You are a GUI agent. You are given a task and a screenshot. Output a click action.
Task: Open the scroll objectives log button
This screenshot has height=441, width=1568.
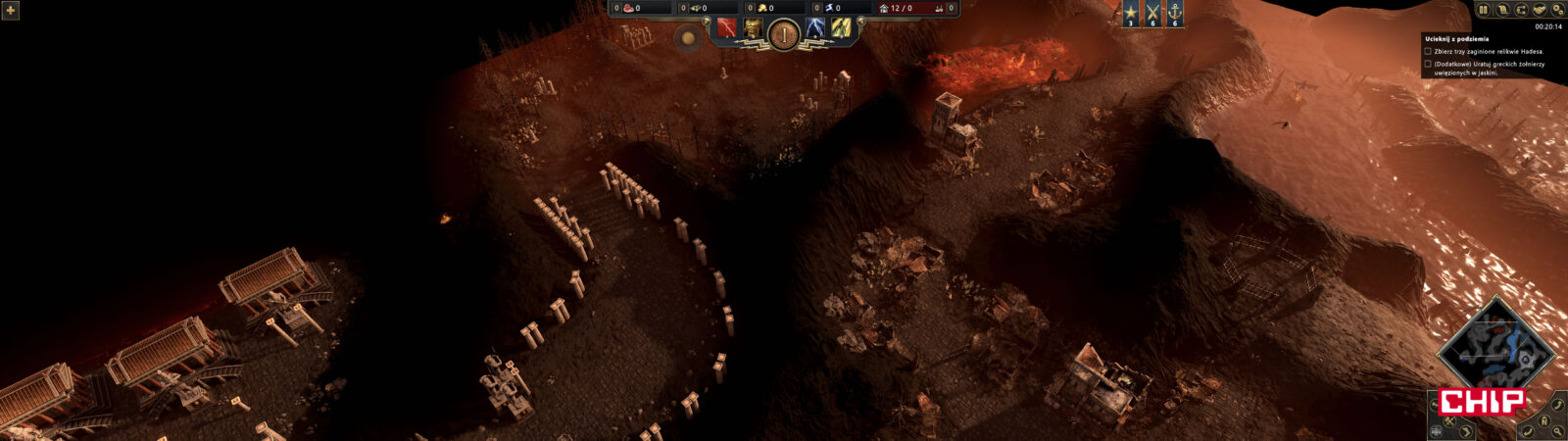click(1501, 10)
